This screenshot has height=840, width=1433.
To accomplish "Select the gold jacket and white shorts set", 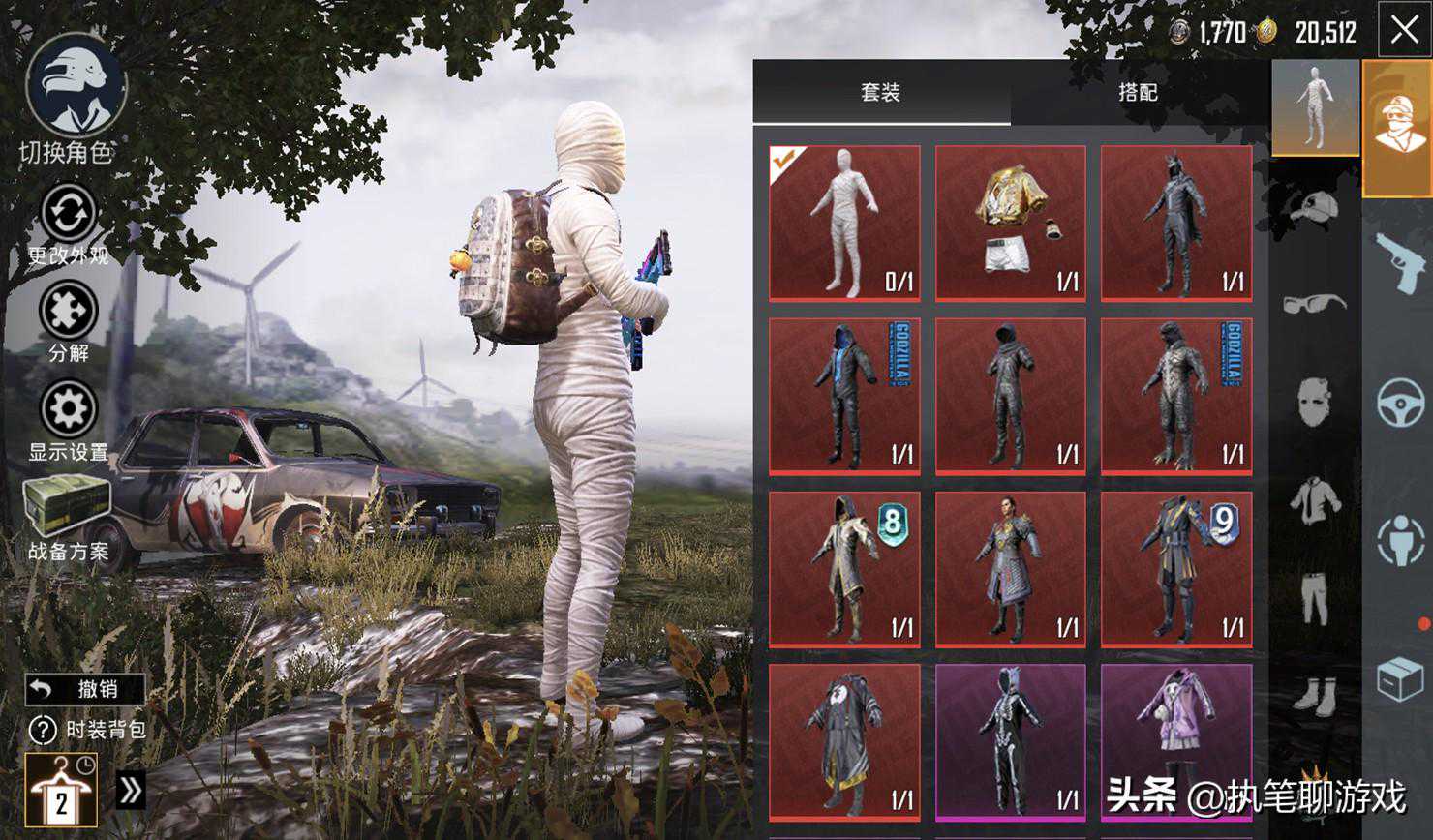I will (x=1010, y=223).
